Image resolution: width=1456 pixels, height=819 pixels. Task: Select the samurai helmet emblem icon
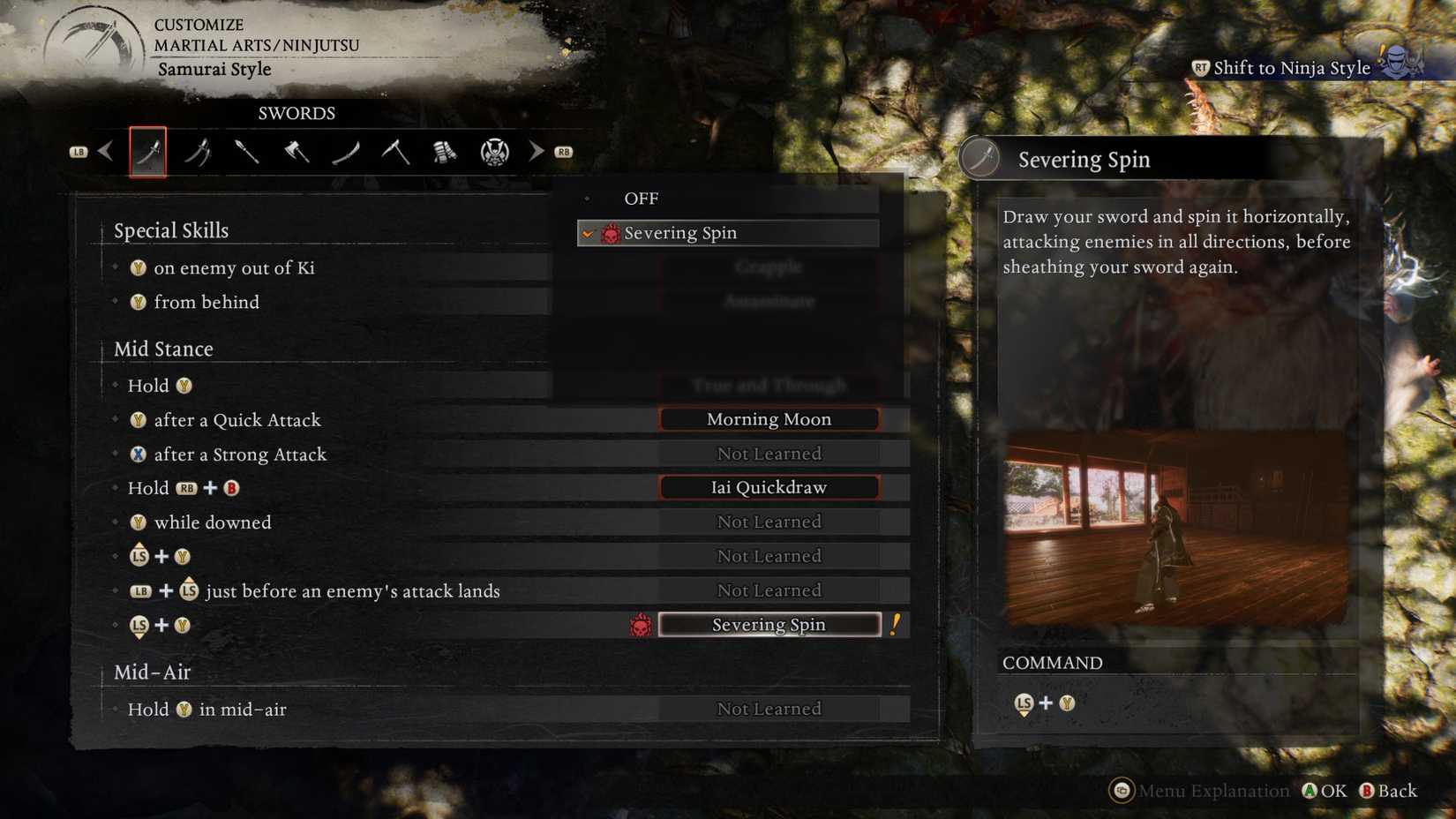coord(497,151)
